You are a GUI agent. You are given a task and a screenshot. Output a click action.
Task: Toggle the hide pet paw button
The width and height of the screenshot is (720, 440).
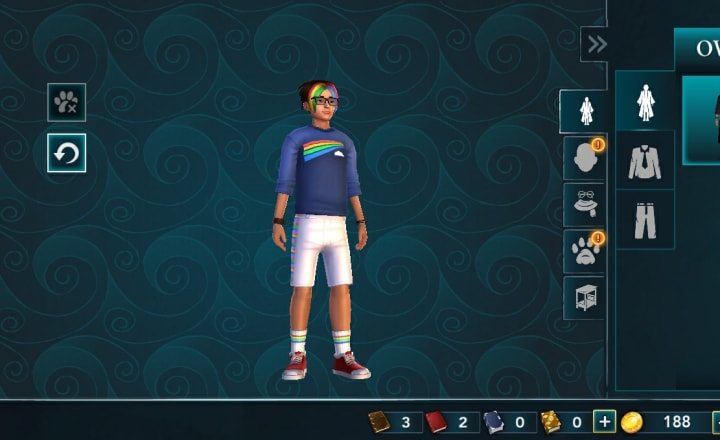(66, 102)
